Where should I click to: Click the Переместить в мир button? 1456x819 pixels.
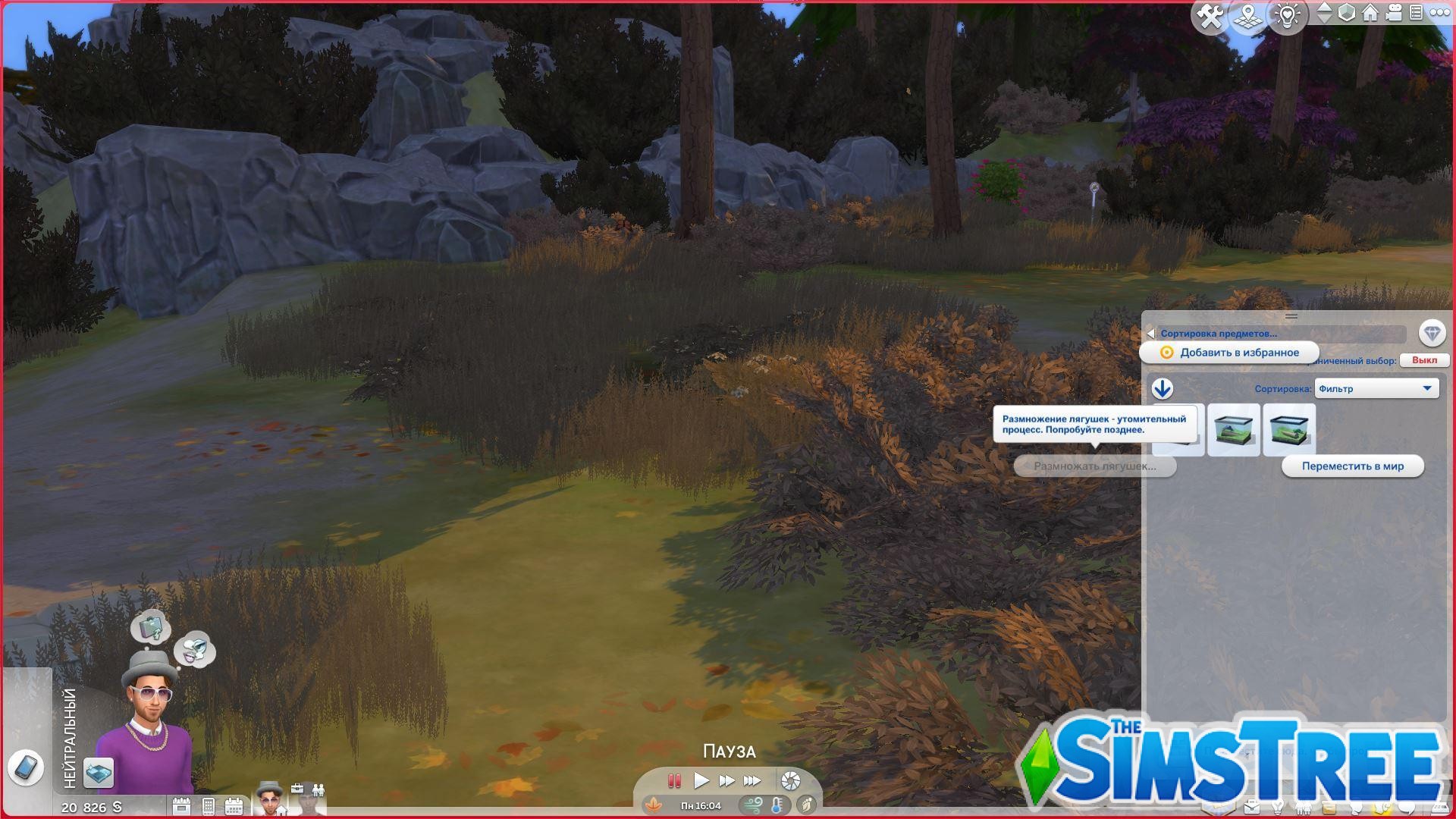[x=1352, y=466]
